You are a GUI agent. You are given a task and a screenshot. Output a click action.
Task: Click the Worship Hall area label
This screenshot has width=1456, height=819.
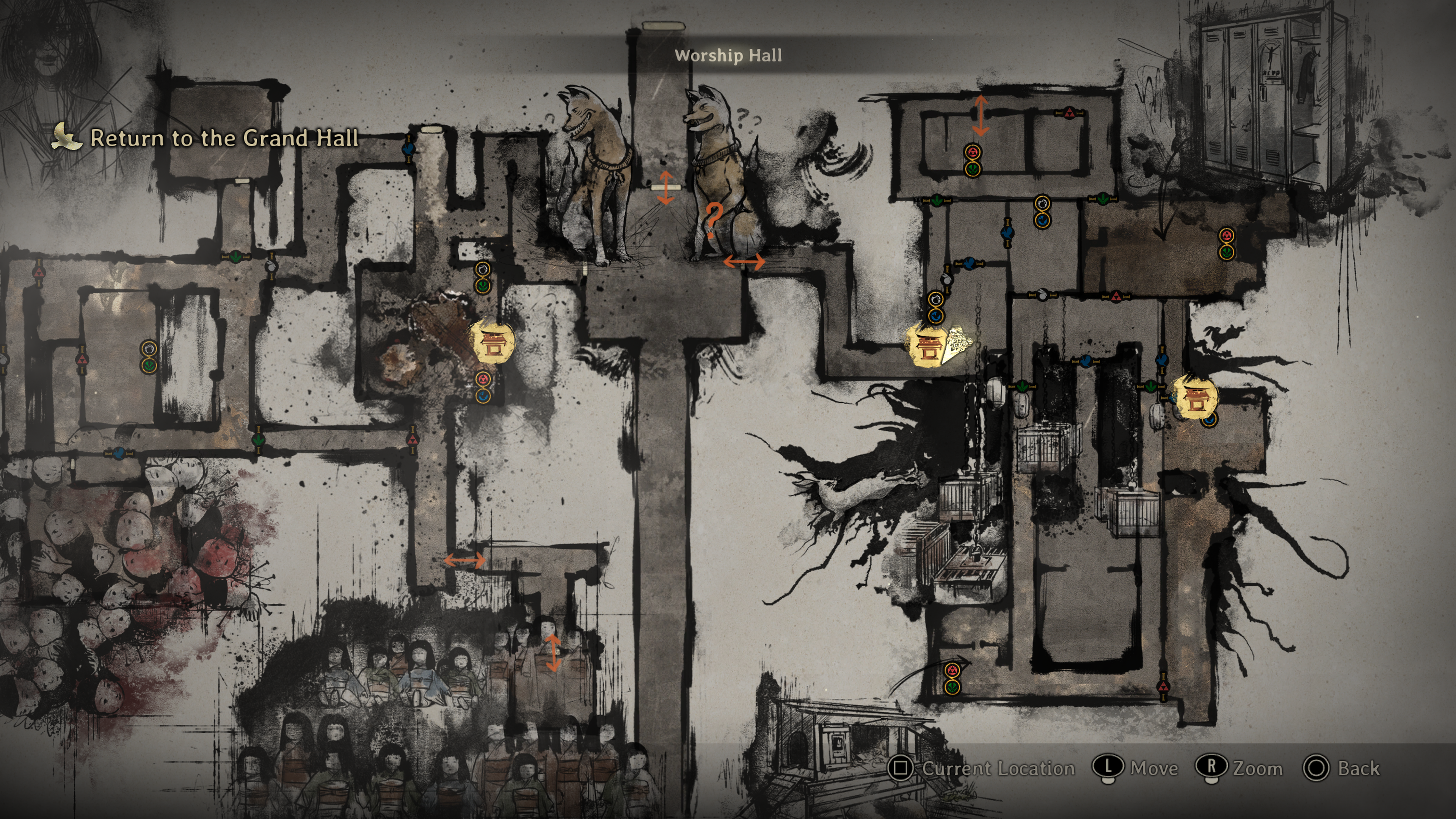[x=728, y=55]
